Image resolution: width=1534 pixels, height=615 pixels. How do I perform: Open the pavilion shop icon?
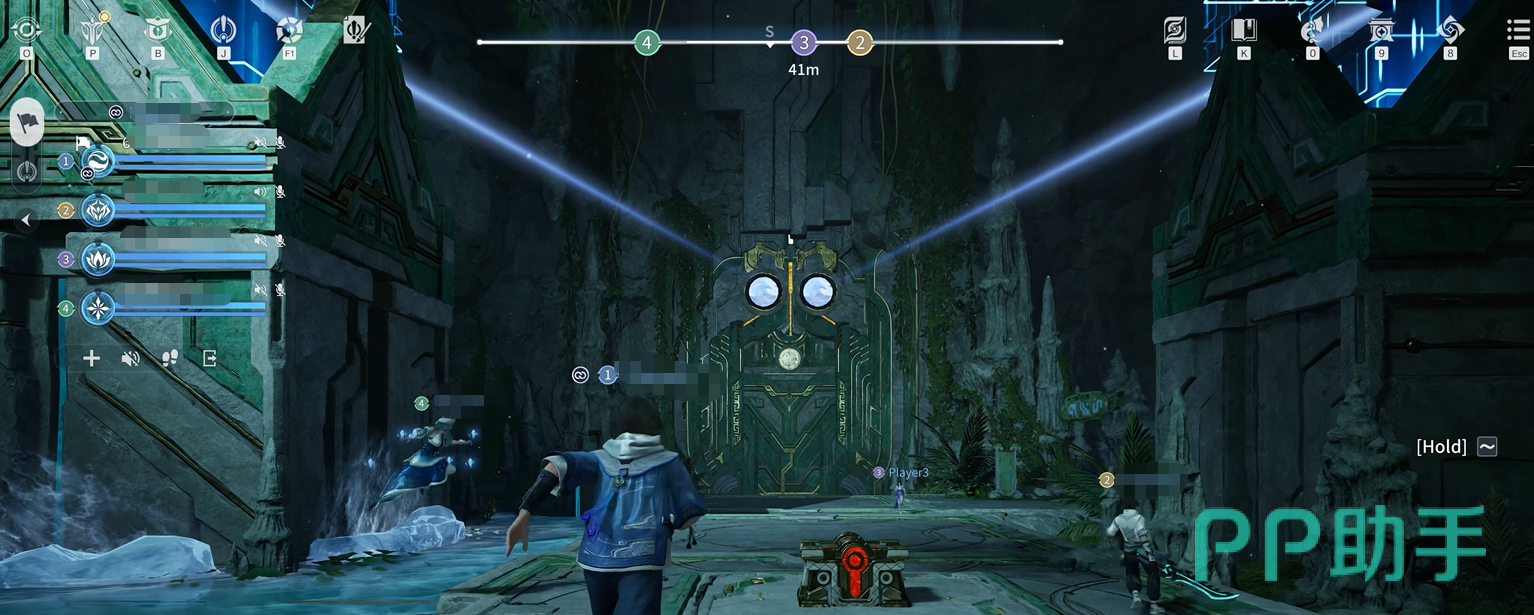pyautogui.click(x=1381, y=30)
